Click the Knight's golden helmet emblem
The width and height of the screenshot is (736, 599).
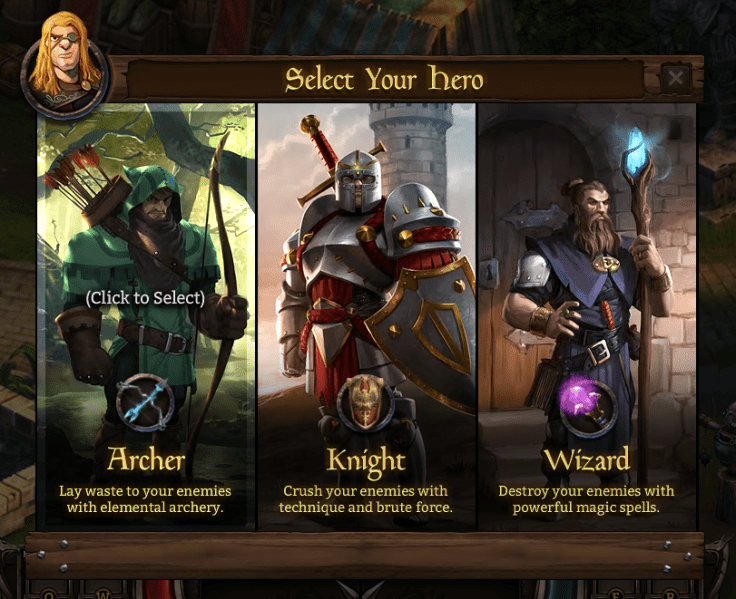tap(365, 403)
